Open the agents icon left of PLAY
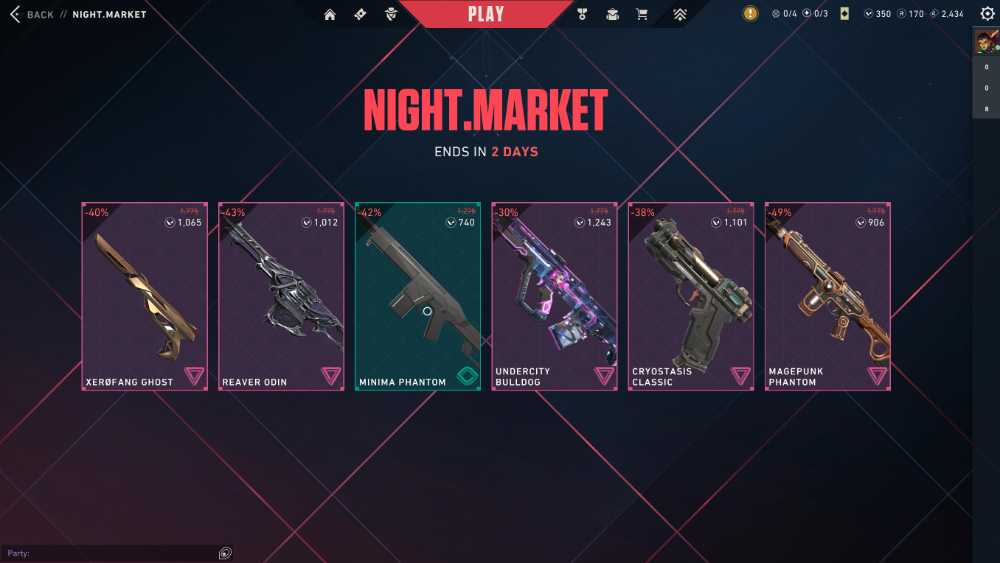The image size is (1000, 563). (391, 14)
